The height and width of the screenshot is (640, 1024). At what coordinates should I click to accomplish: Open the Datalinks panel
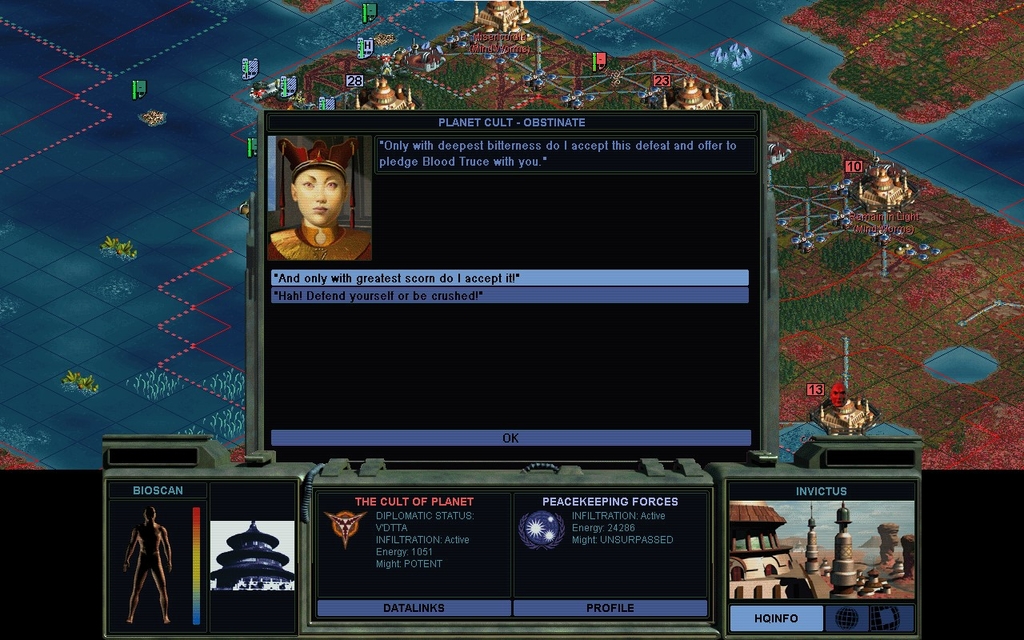(413, 608)
